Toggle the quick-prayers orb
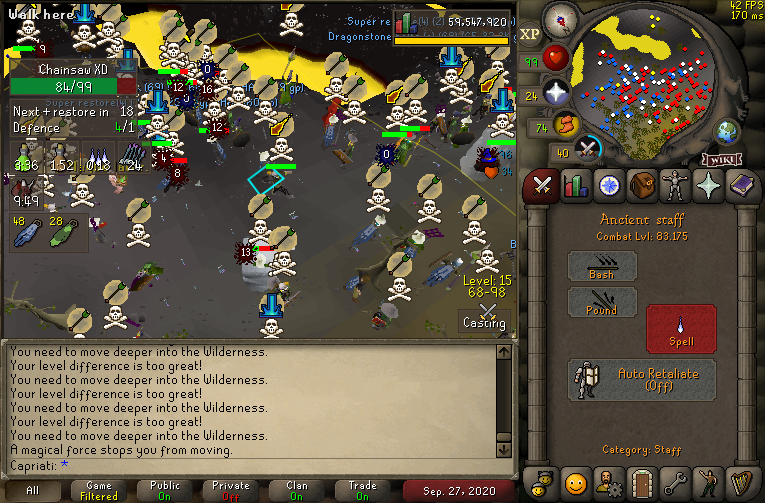The width and height of the screenshot is (765, 503). (x=556, y=93)
